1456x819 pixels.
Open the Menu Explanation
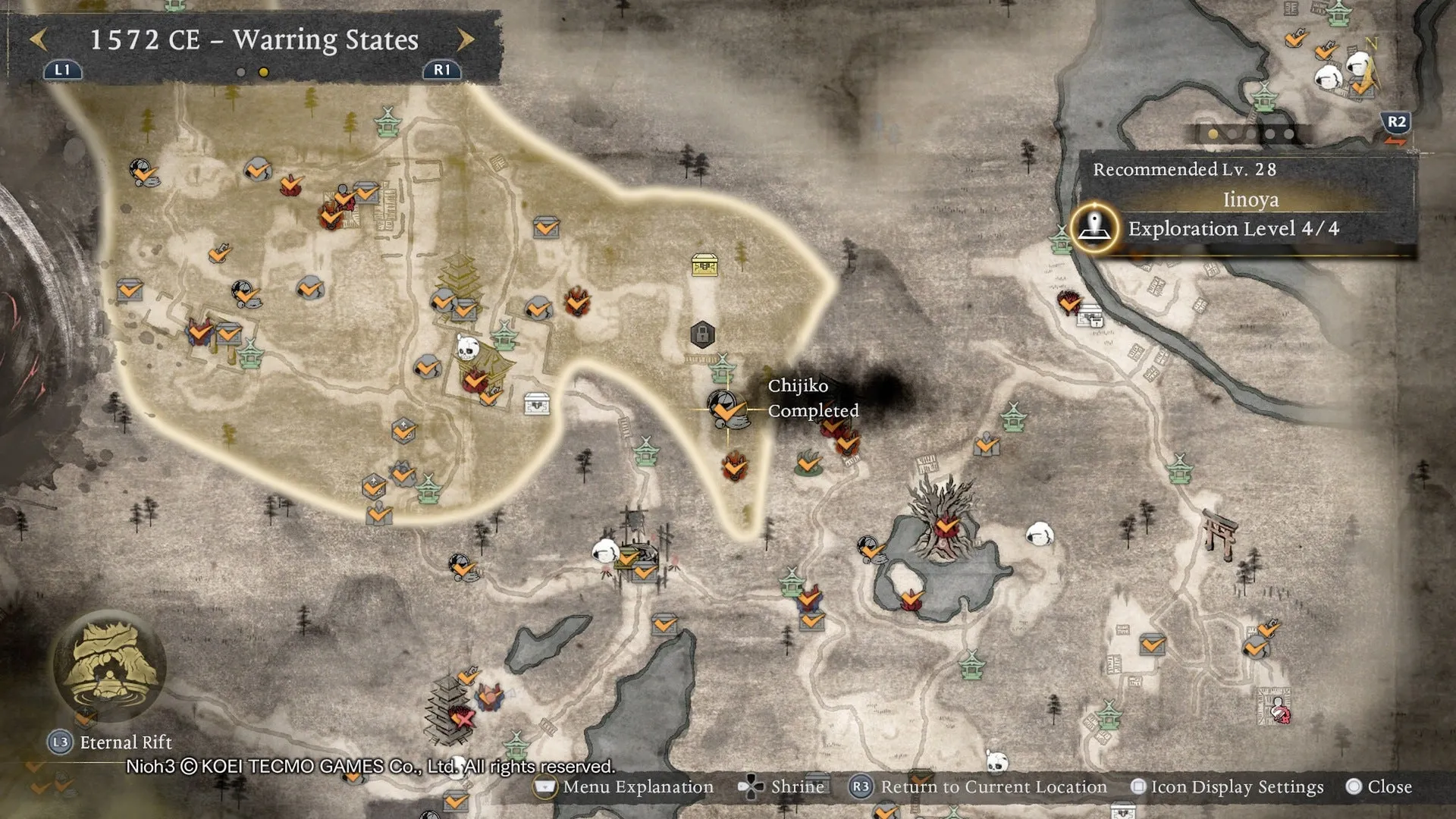click(x=624, y=787)
